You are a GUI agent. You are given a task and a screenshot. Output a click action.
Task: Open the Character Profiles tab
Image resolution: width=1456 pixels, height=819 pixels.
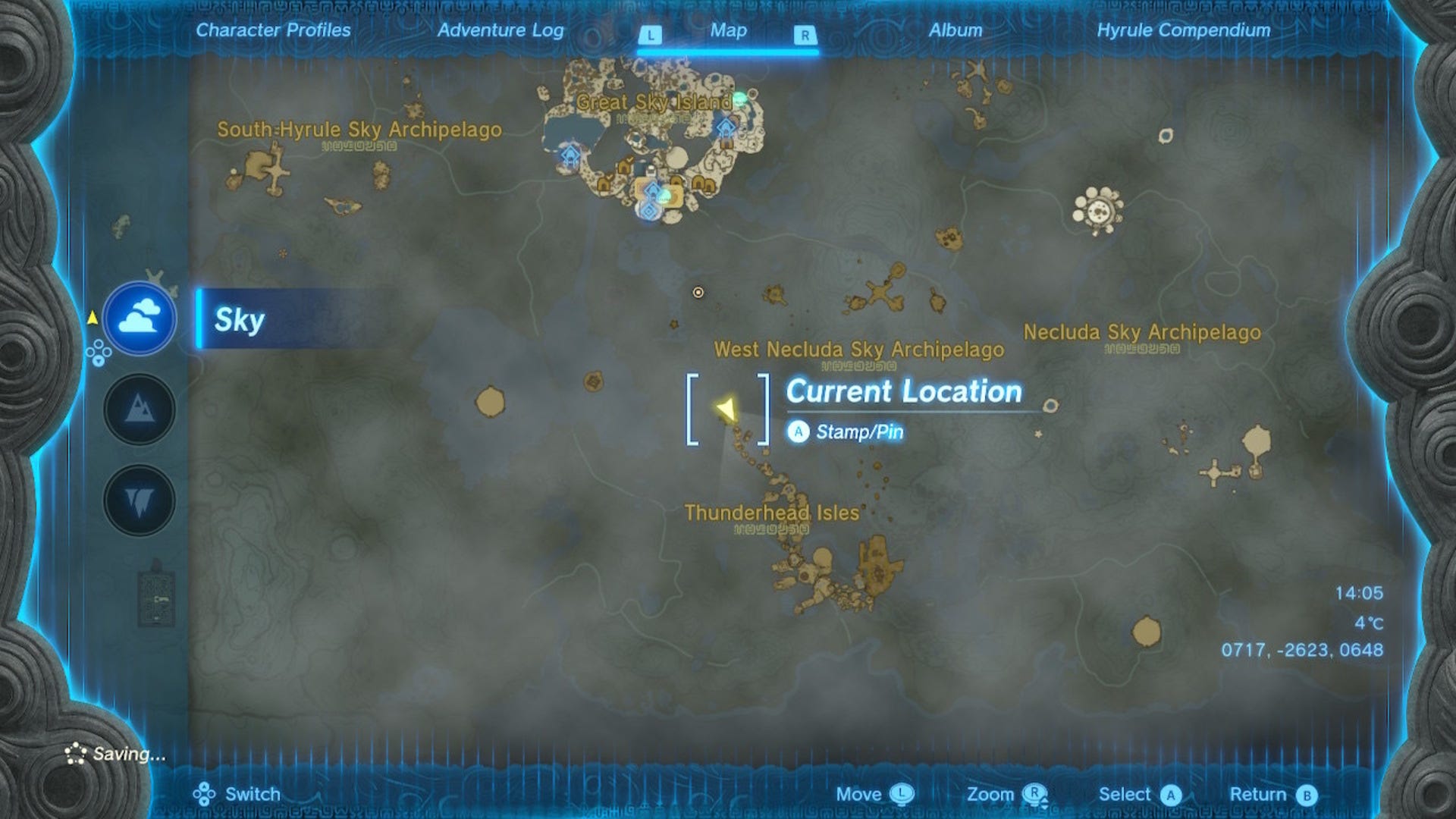click(x=272, y=31)
